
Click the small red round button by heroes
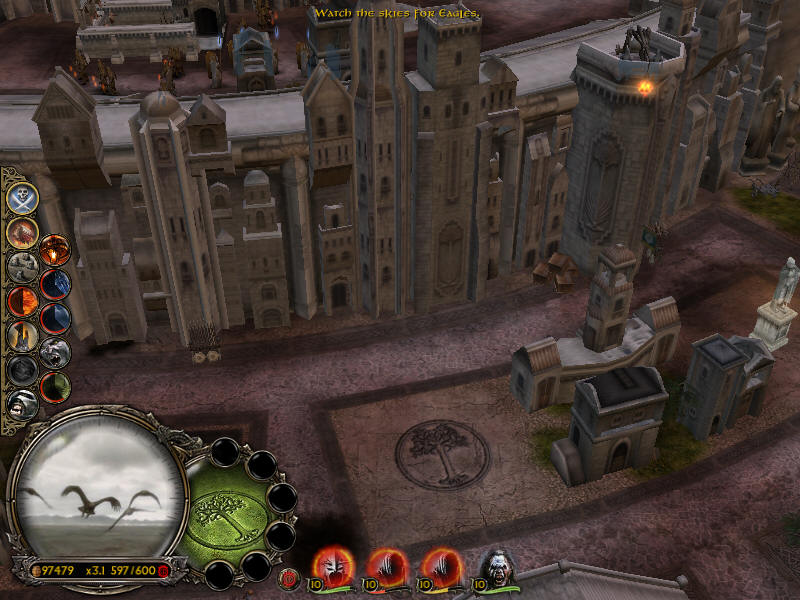291,577
